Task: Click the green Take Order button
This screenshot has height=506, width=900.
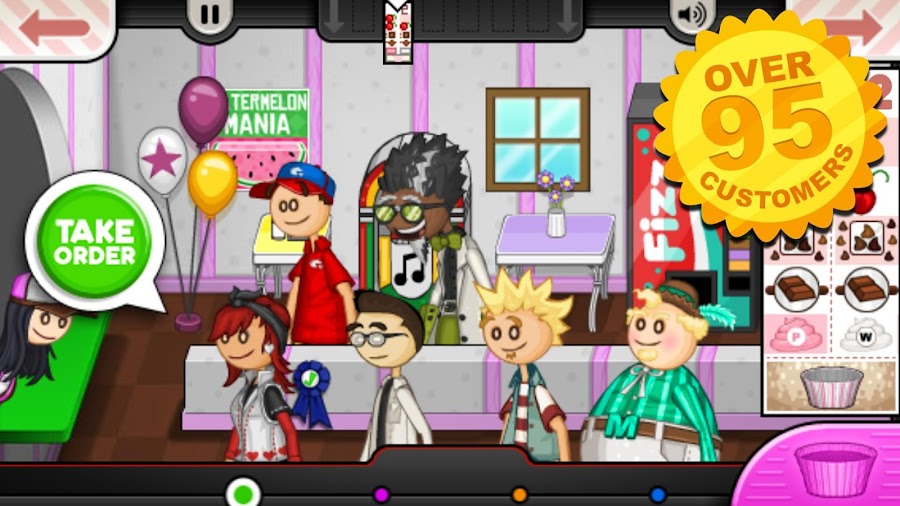Action: 95,240
